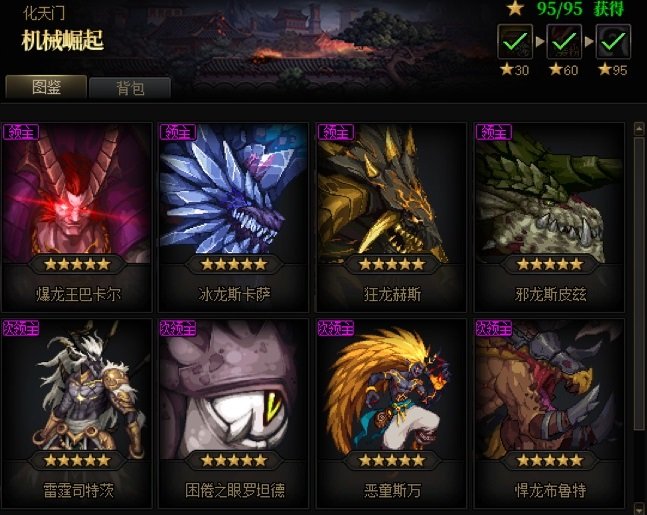Select the 狂龙赫斯 card

[392, 213]
